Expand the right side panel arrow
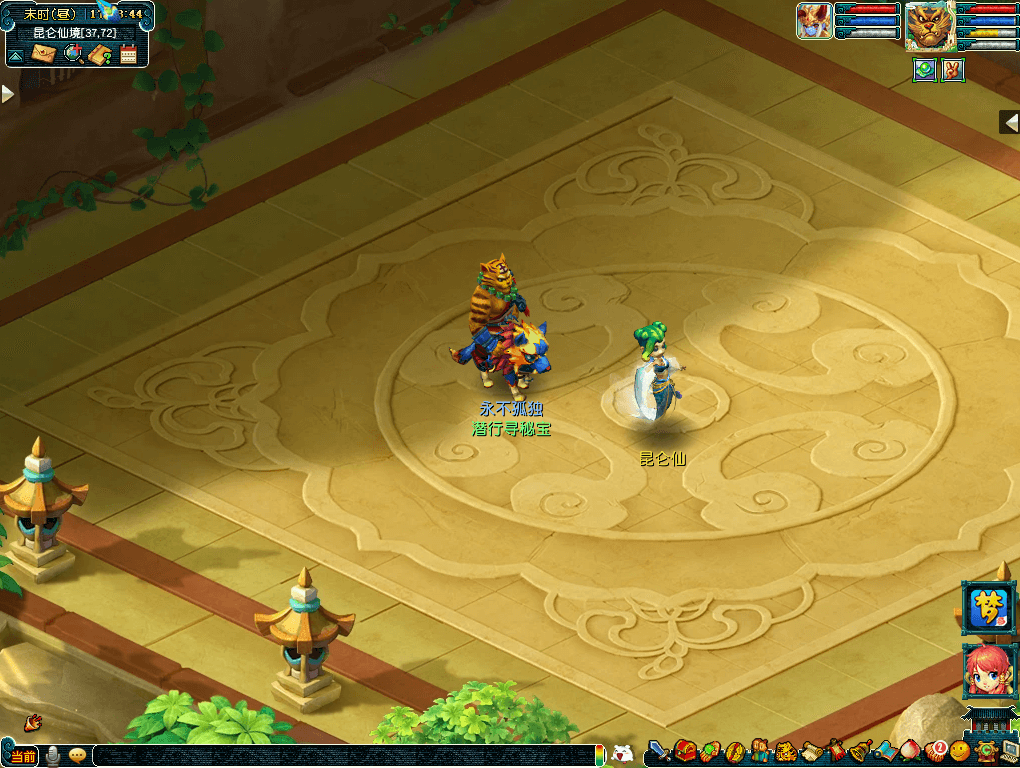The width and height of the screenshot is (1020, 768). (x=1010, y=121)
